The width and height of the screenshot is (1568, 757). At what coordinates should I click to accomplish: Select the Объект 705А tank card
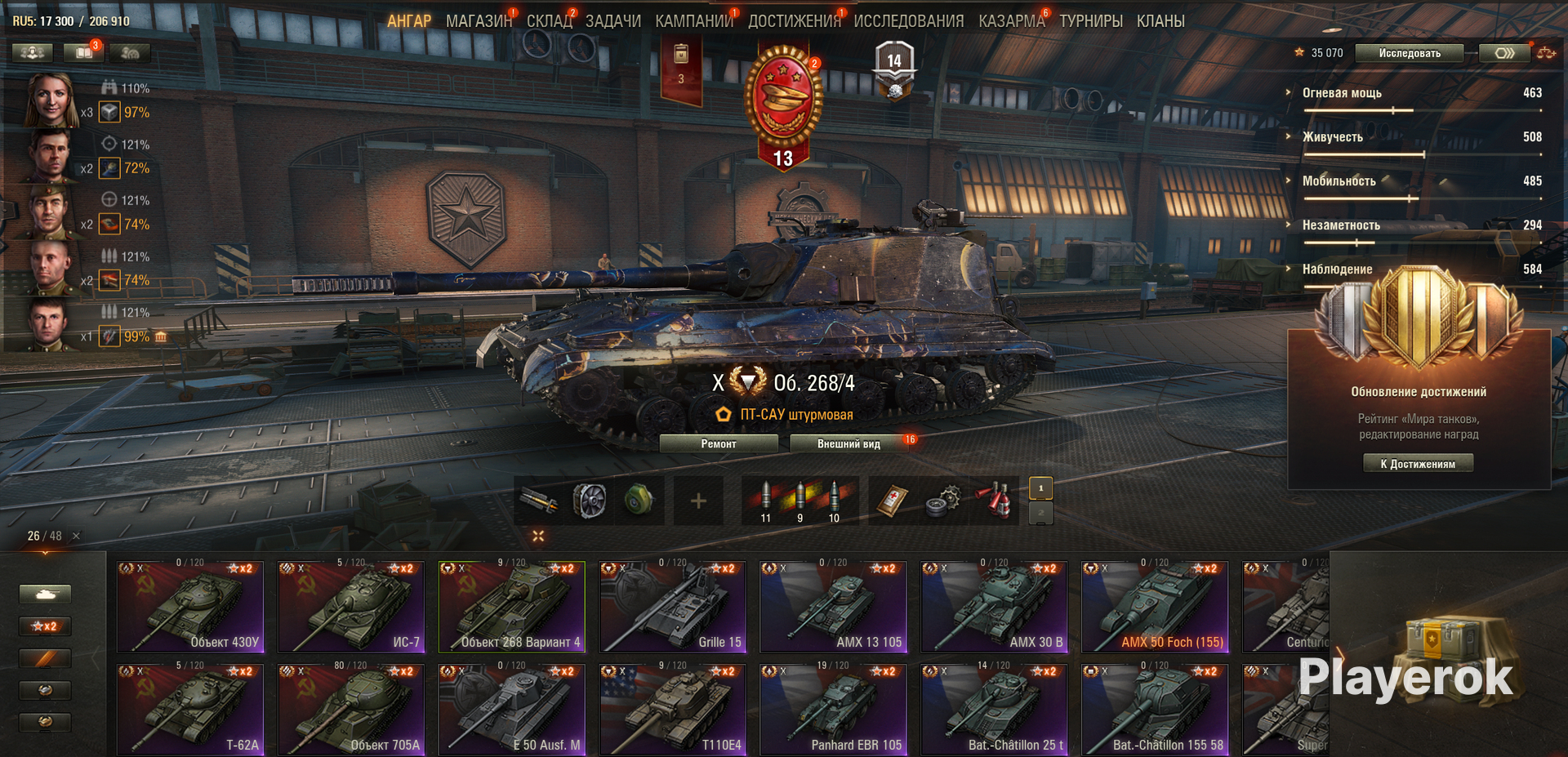point(351,709)
